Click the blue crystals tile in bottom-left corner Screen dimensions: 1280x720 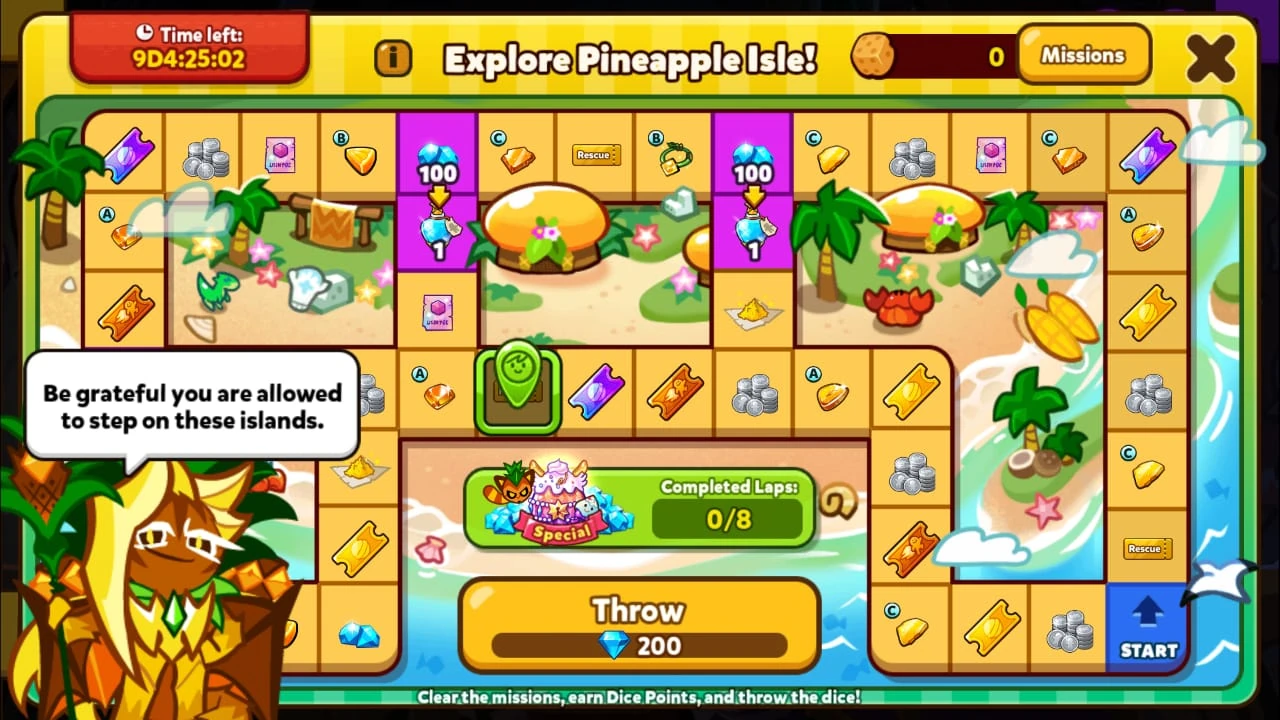pyautogui.click(x=360, y=634)
